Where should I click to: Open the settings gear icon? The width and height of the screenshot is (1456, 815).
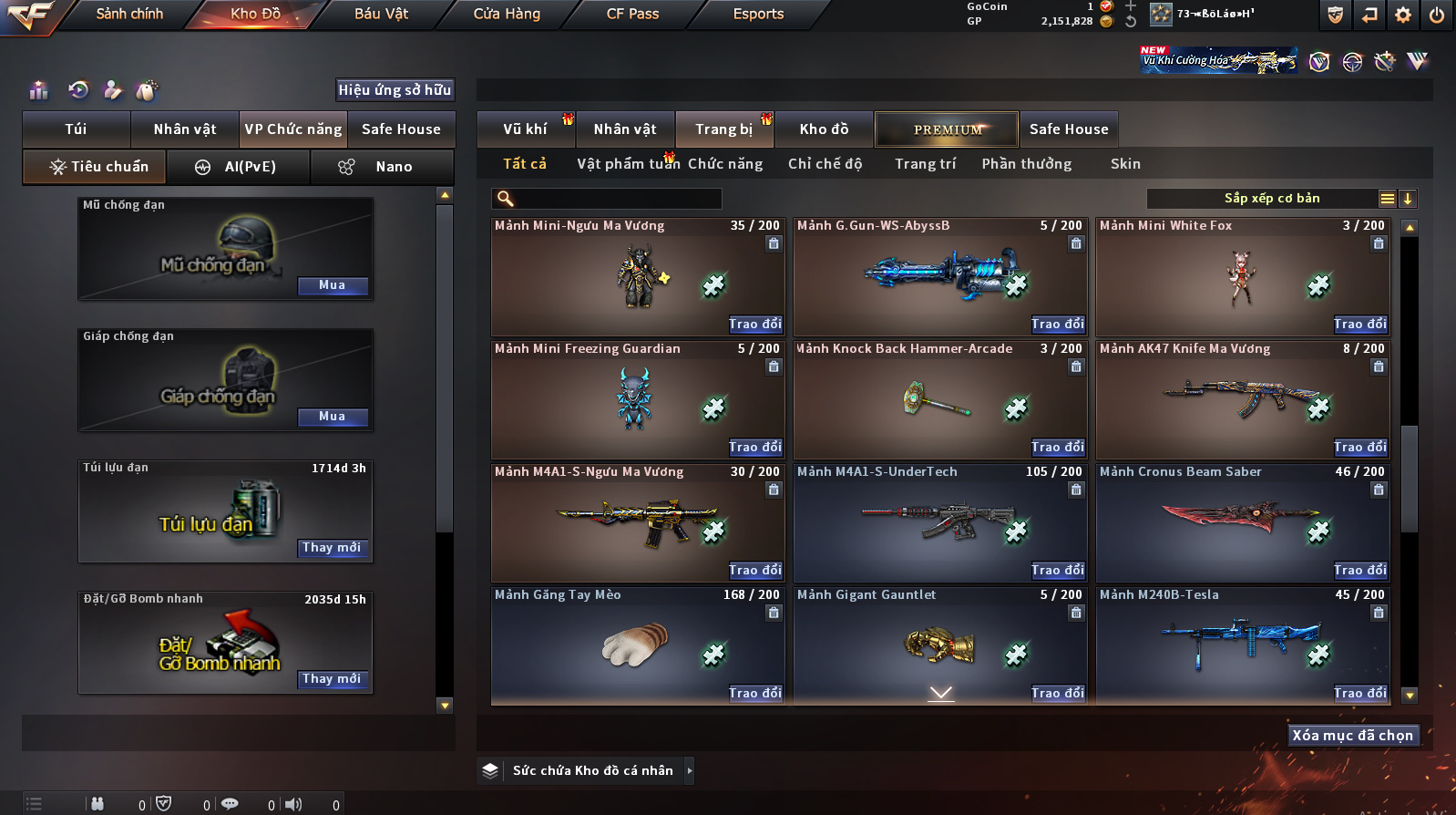1403,15
